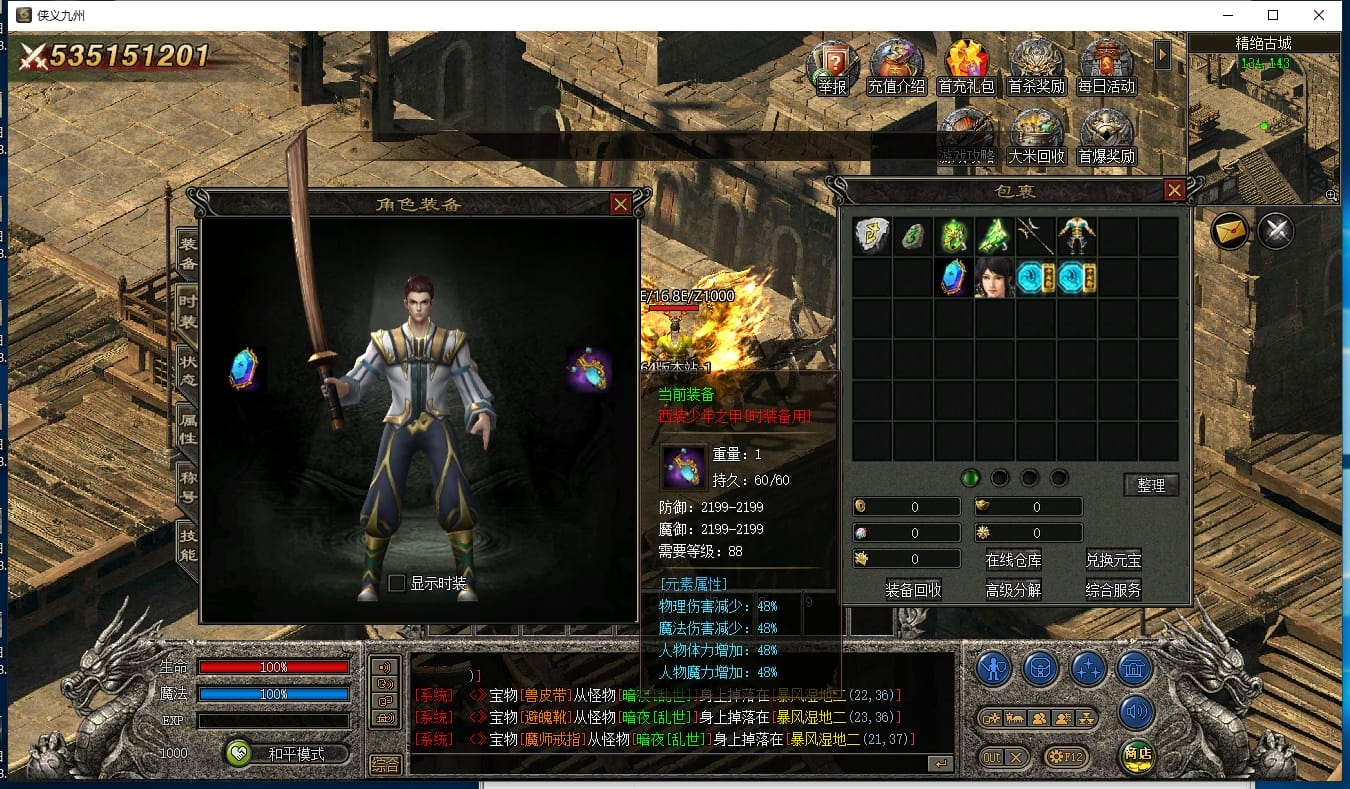Open 大米回收 recycling menu

(x=1036, y=136)
